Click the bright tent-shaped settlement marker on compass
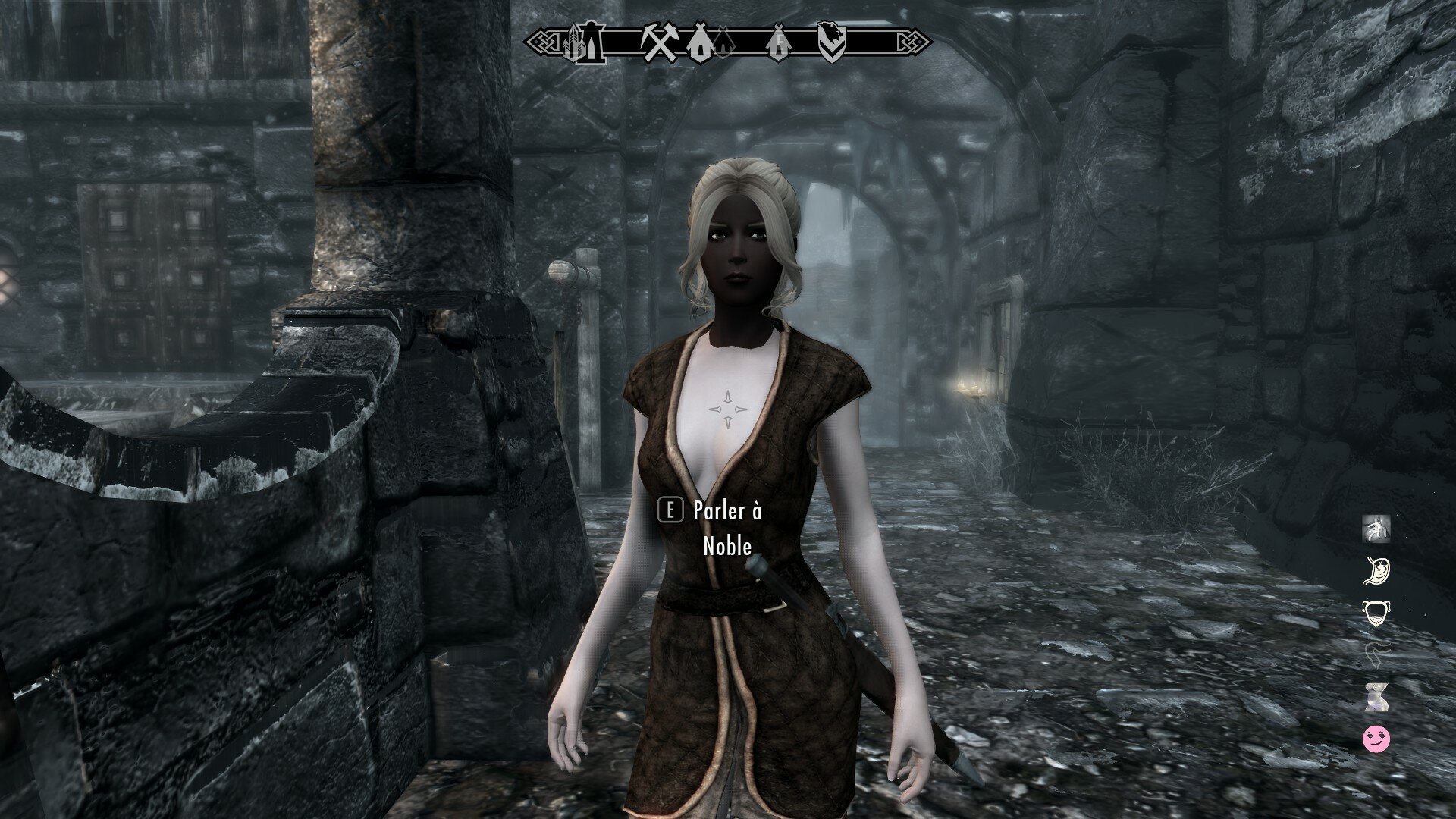This screenshot has width=1456, height=819. (701, 42)
